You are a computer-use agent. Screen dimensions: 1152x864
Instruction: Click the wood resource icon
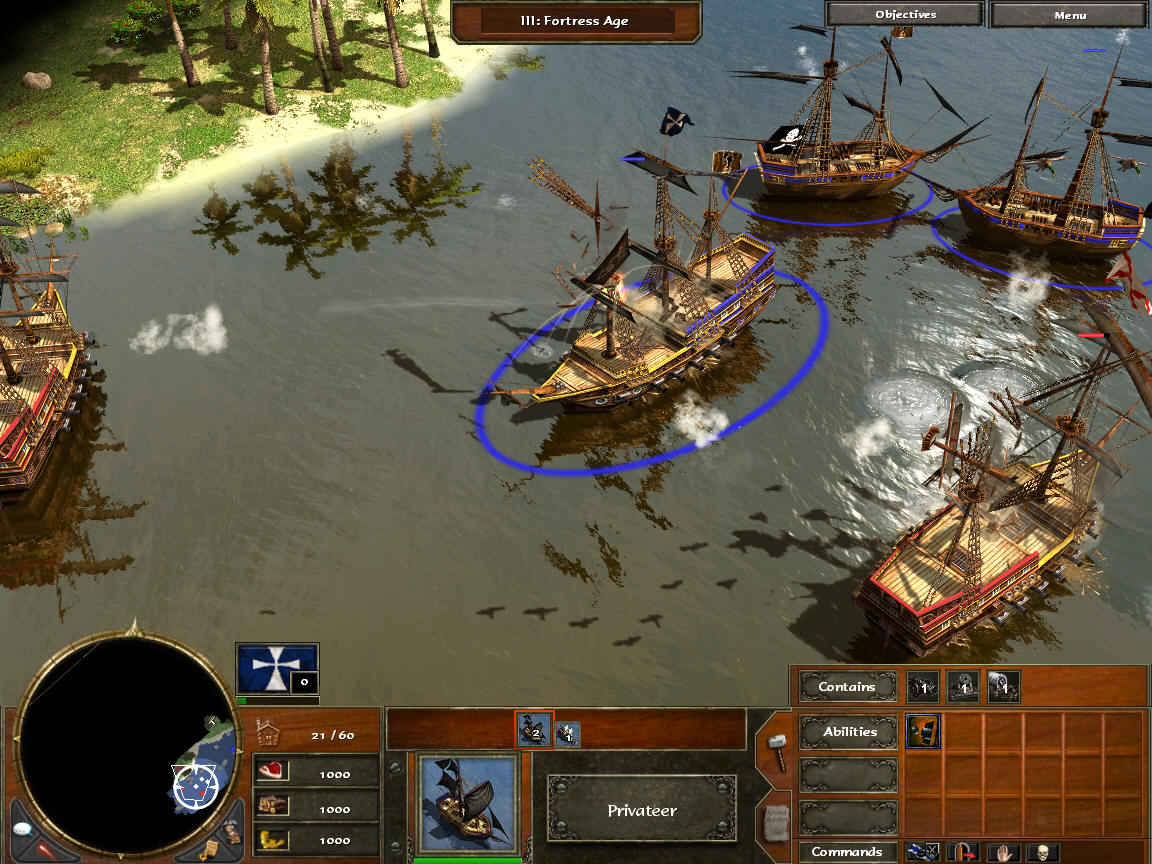pos(272,806)
